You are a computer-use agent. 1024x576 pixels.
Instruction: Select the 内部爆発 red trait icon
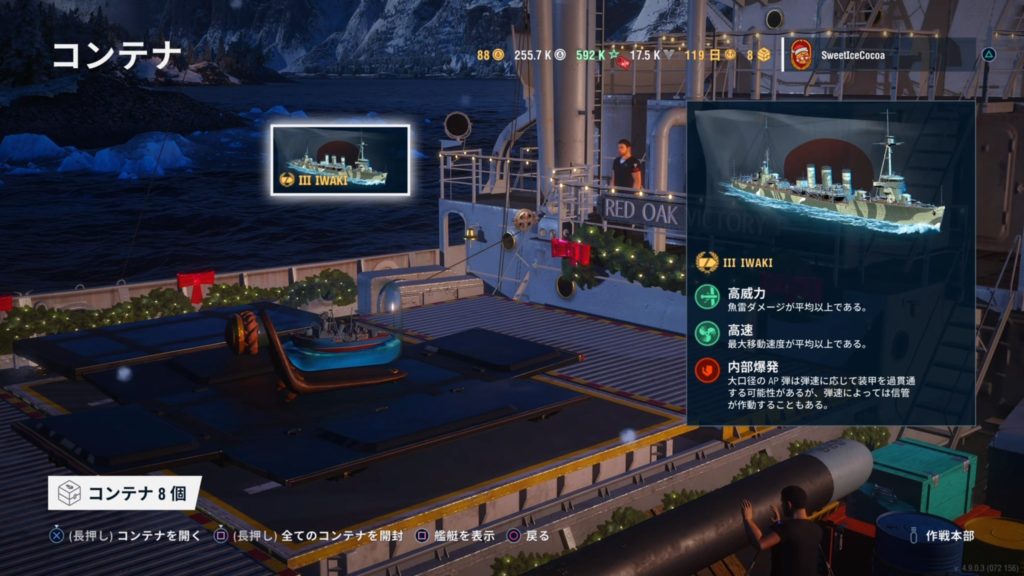coord(708,371)
